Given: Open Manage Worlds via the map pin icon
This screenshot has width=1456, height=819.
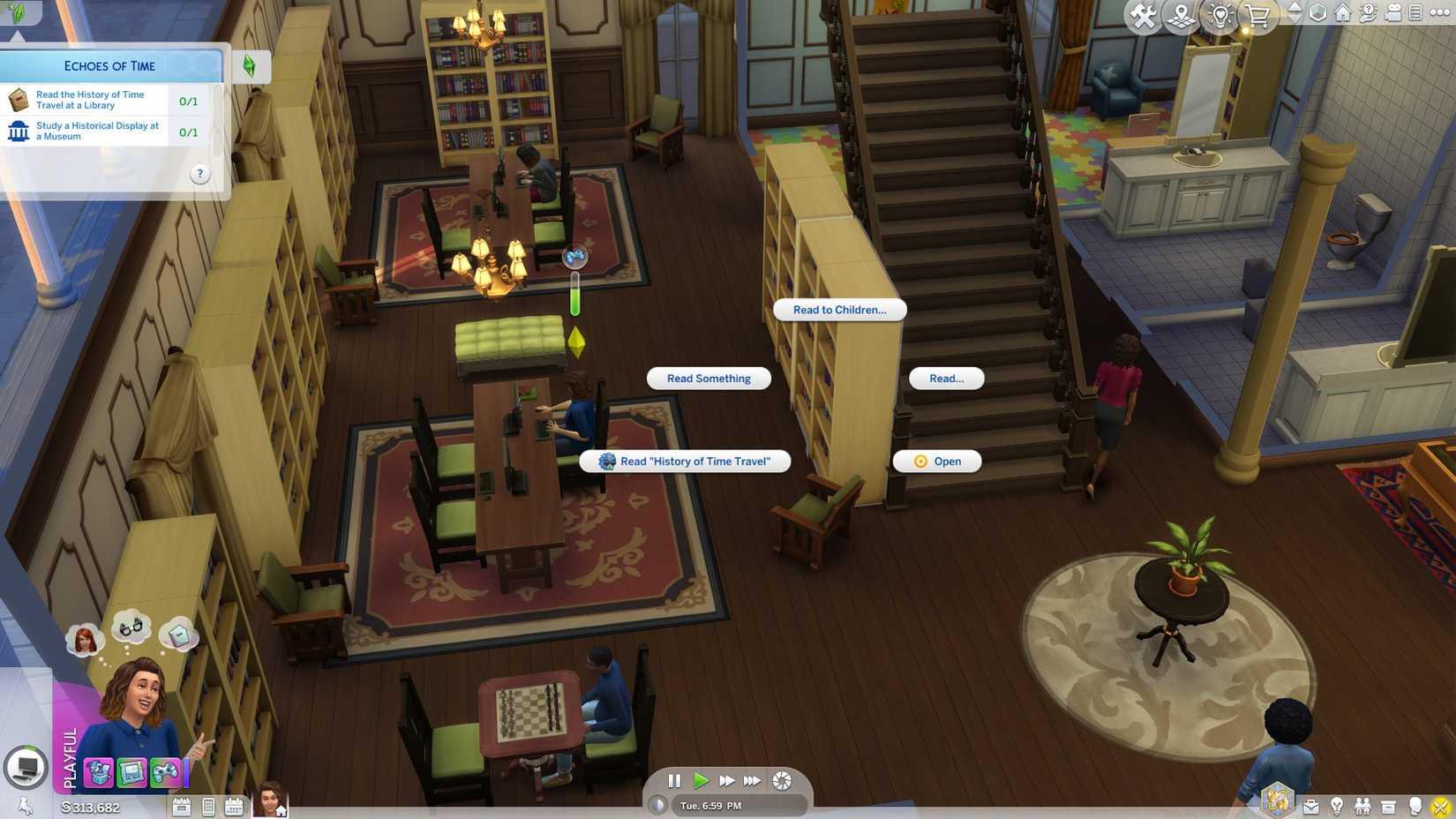Looking at the screenshot, I should 1181,15.
